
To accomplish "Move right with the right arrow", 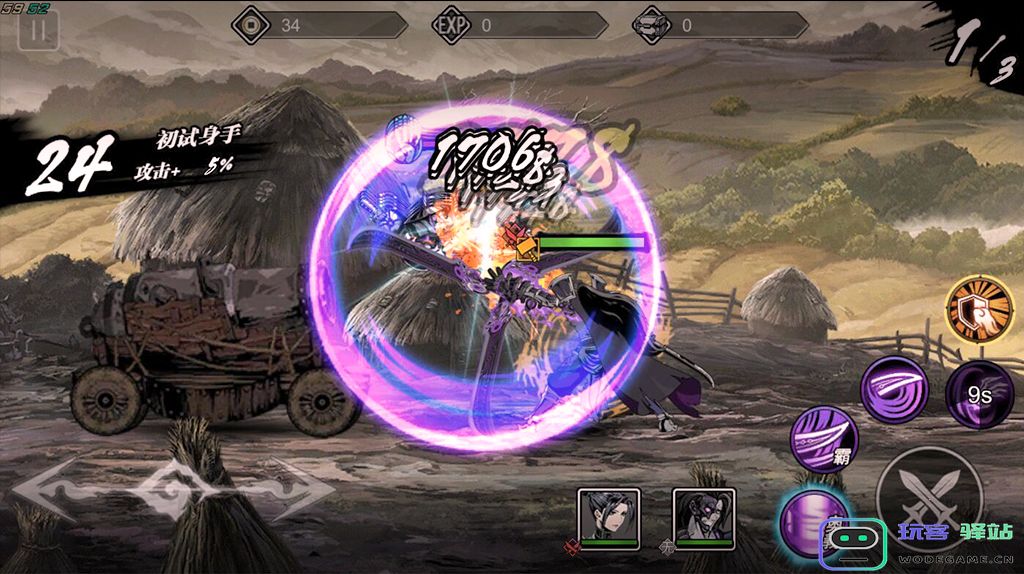I will 300,492.
